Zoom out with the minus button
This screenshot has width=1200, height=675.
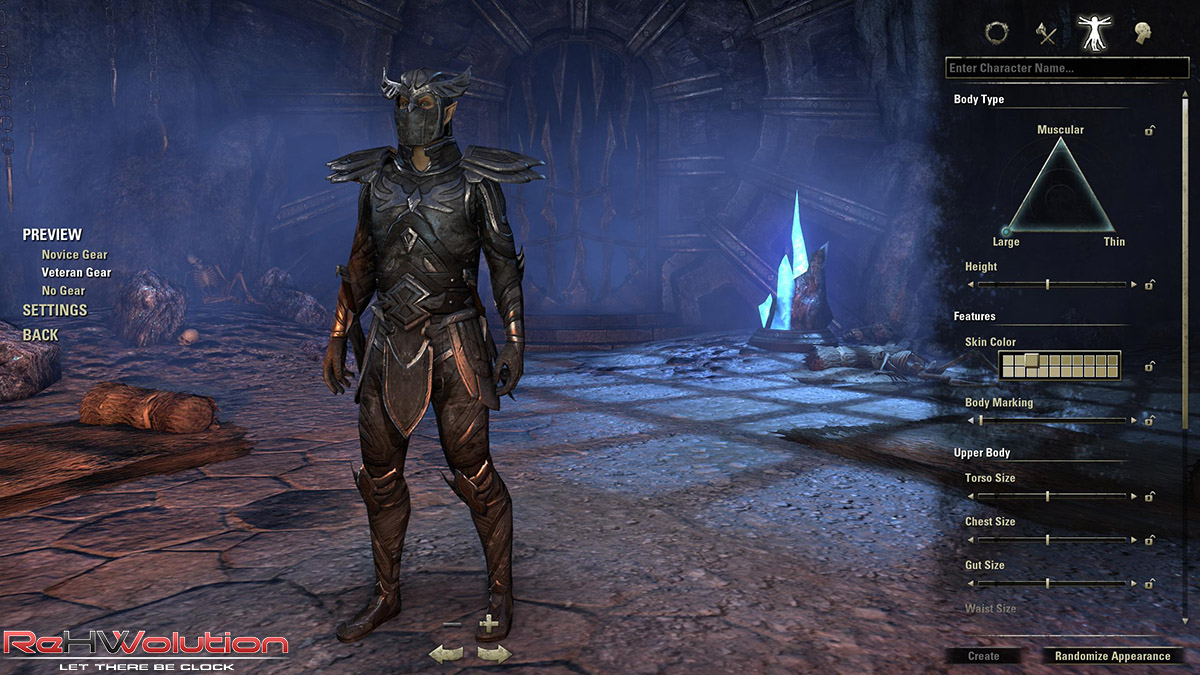point(452,625)
